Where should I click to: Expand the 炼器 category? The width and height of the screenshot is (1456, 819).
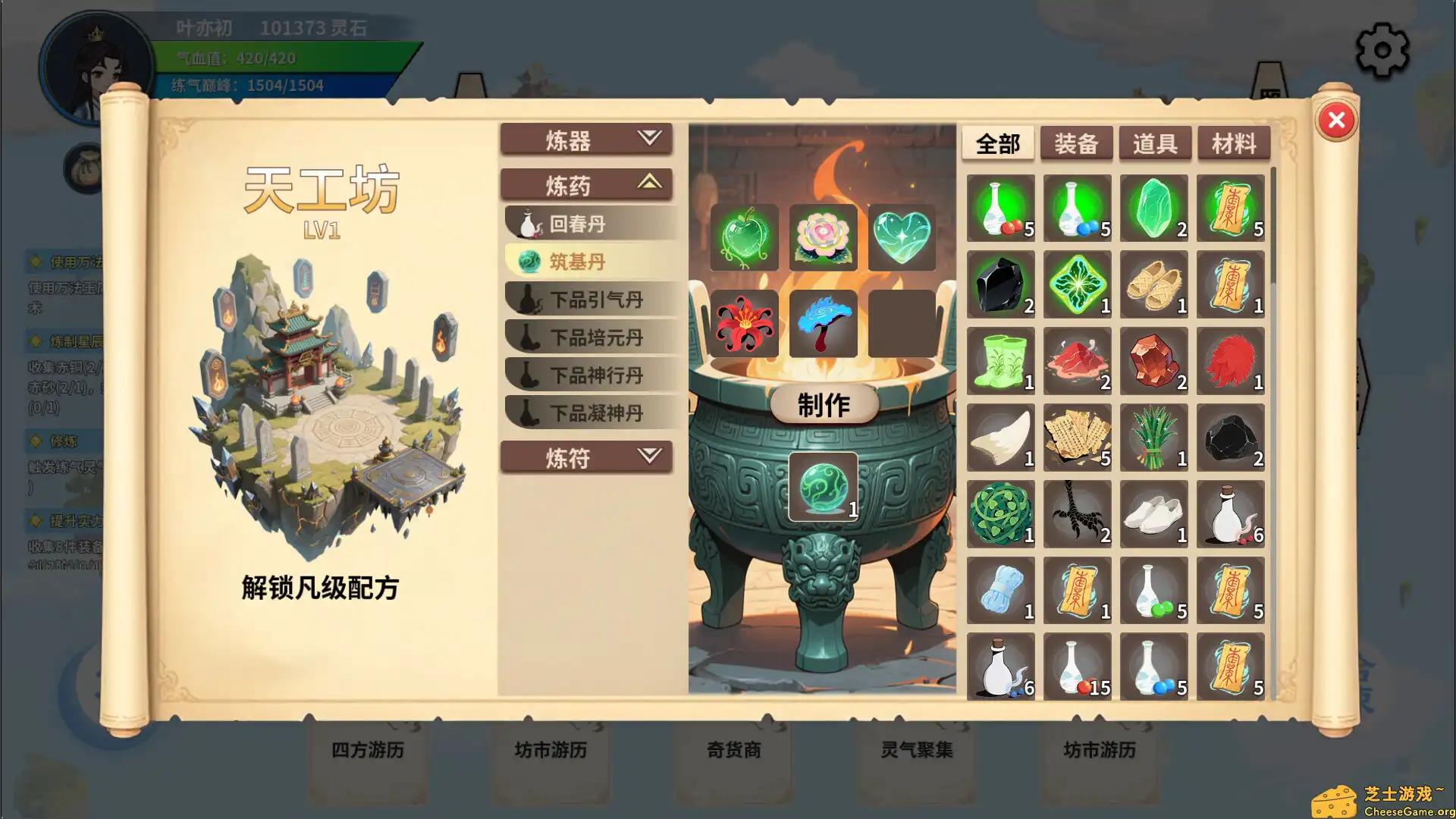tap(585, 139)
